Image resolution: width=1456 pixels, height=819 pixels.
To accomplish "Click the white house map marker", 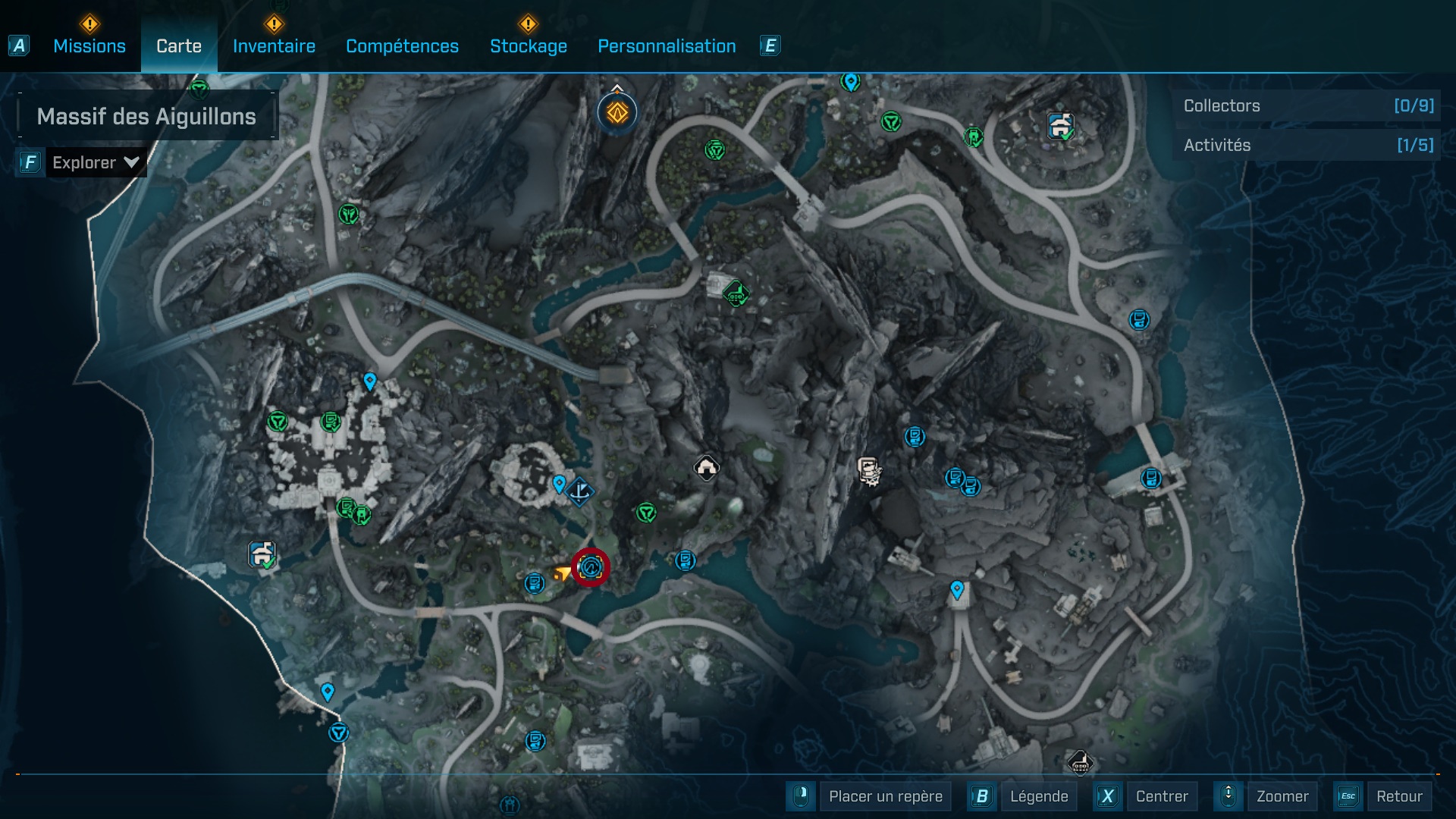I will [x=707, y=468].
